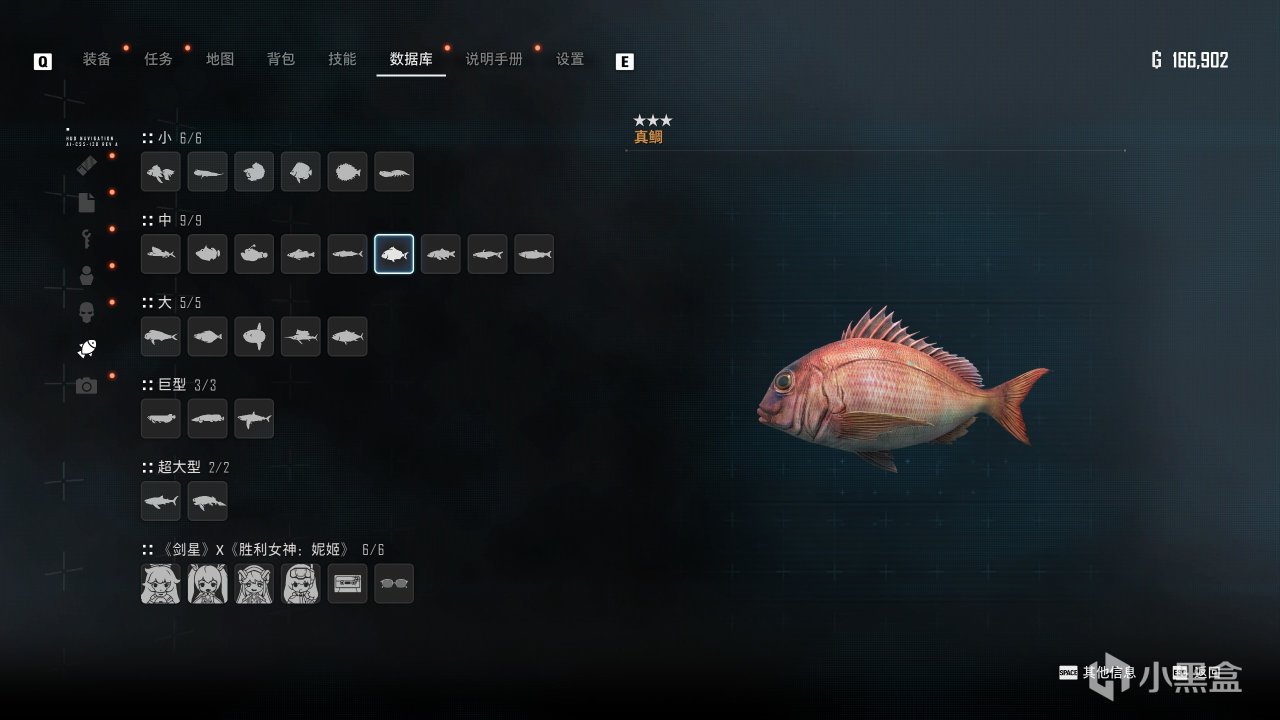Select the sunfish silhouette tile
Image resolution: width=1280 pixels, height=720 pixels.
coord(254,336)
